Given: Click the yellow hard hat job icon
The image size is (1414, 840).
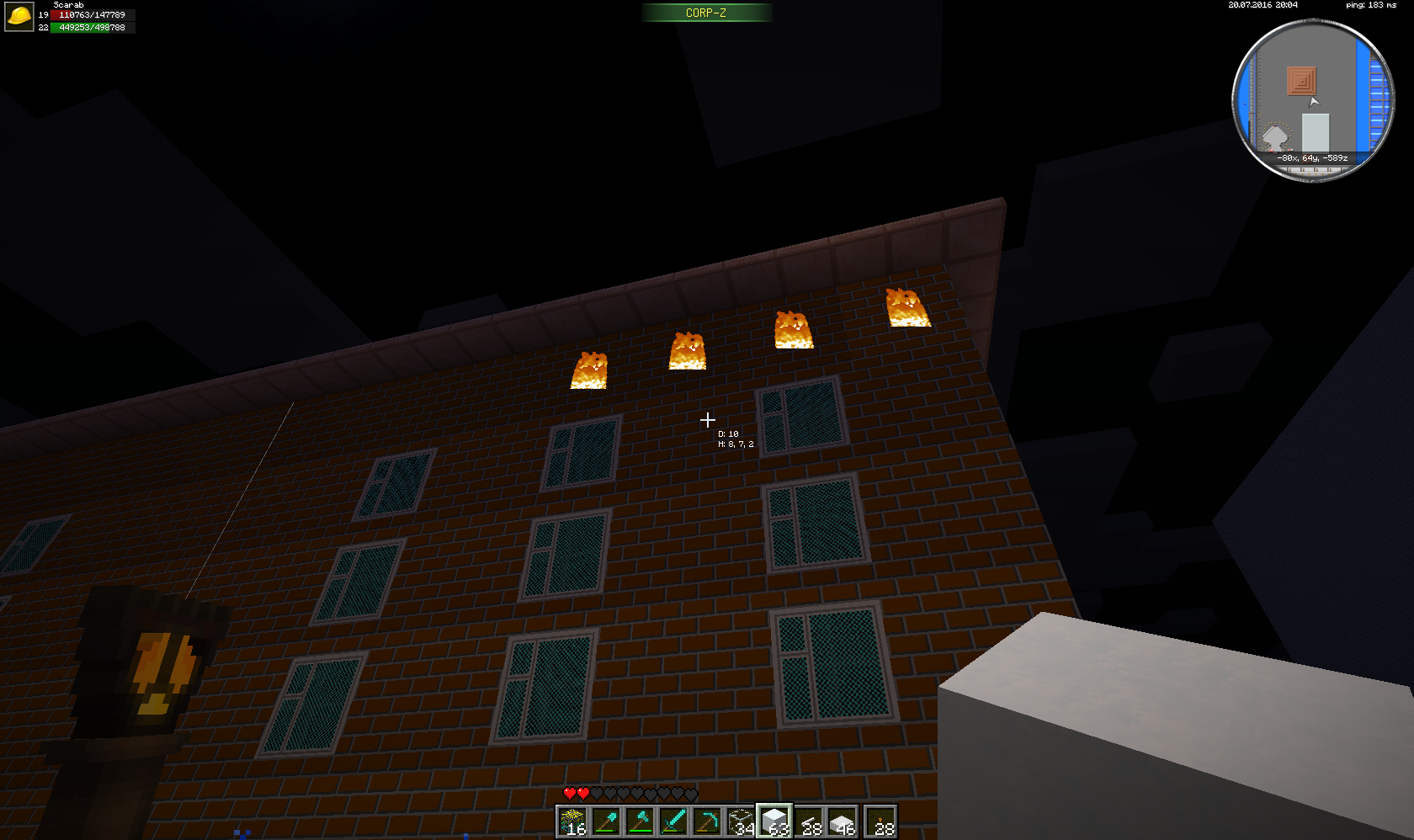Looking at the screenshot, I should pyautogui.click(x=19, y=16).
